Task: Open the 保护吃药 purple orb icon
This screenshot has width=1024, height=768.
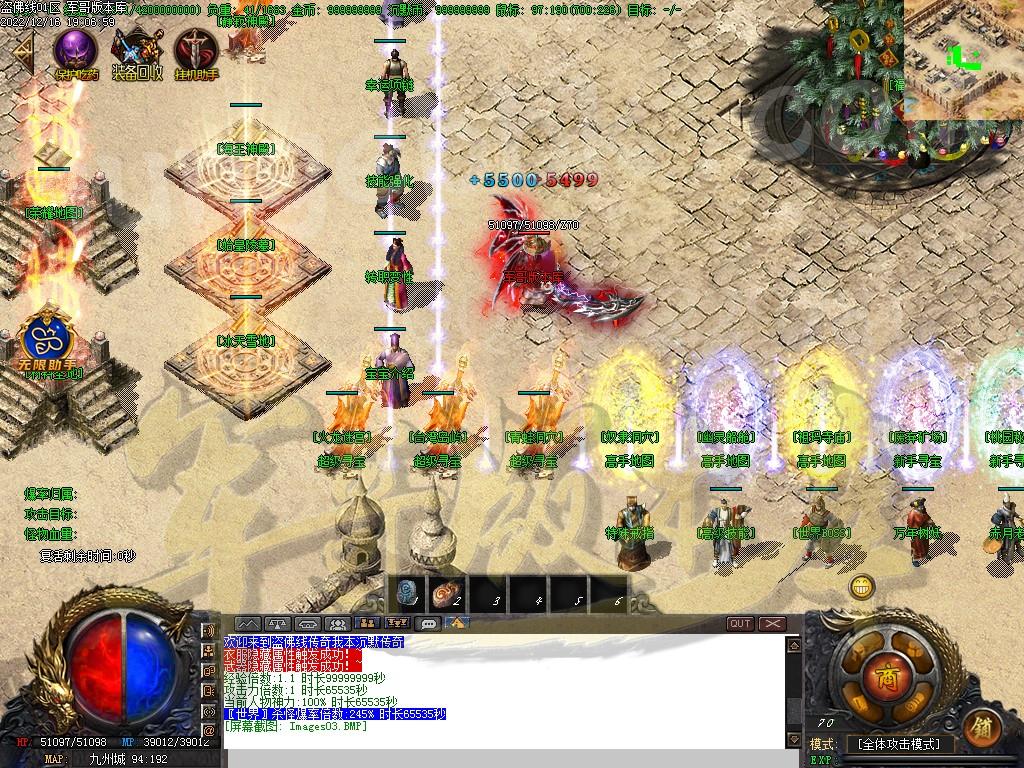Action: pos(76,51)
